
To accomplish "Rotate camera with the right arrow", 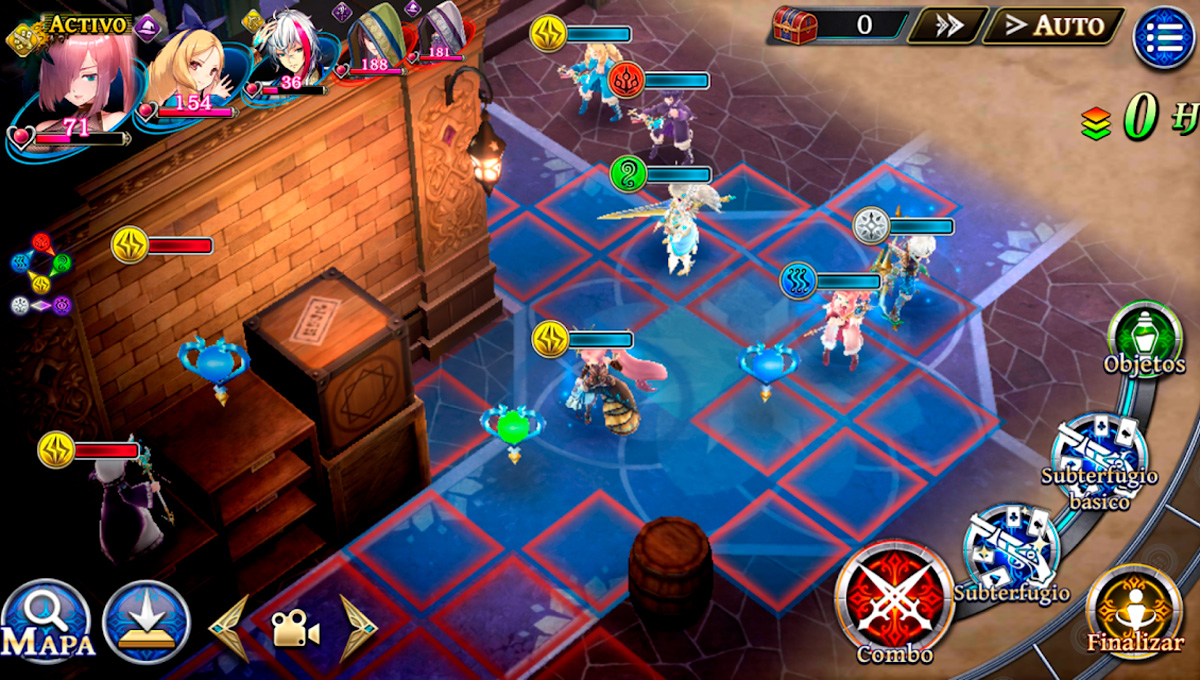I will pos(357,629).
